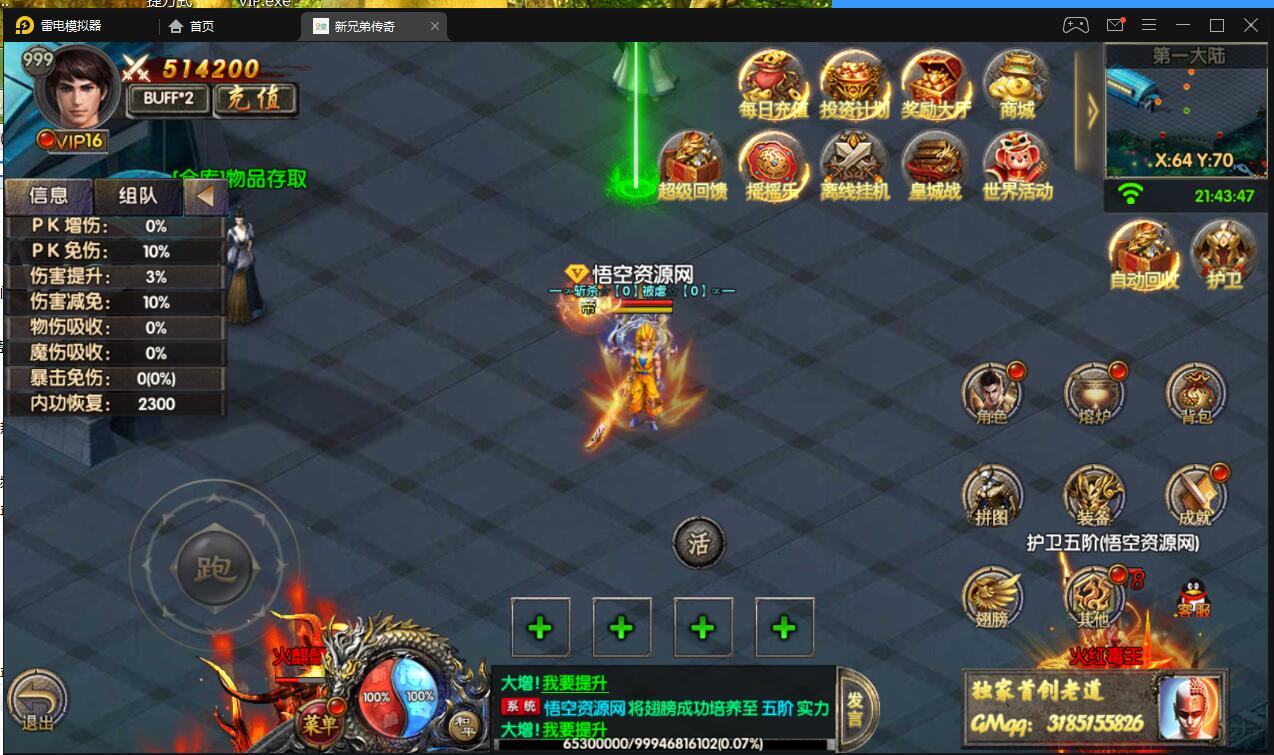Open the 投资计划 investment plan
1274x755 pixels.
[x=854, y=83]
